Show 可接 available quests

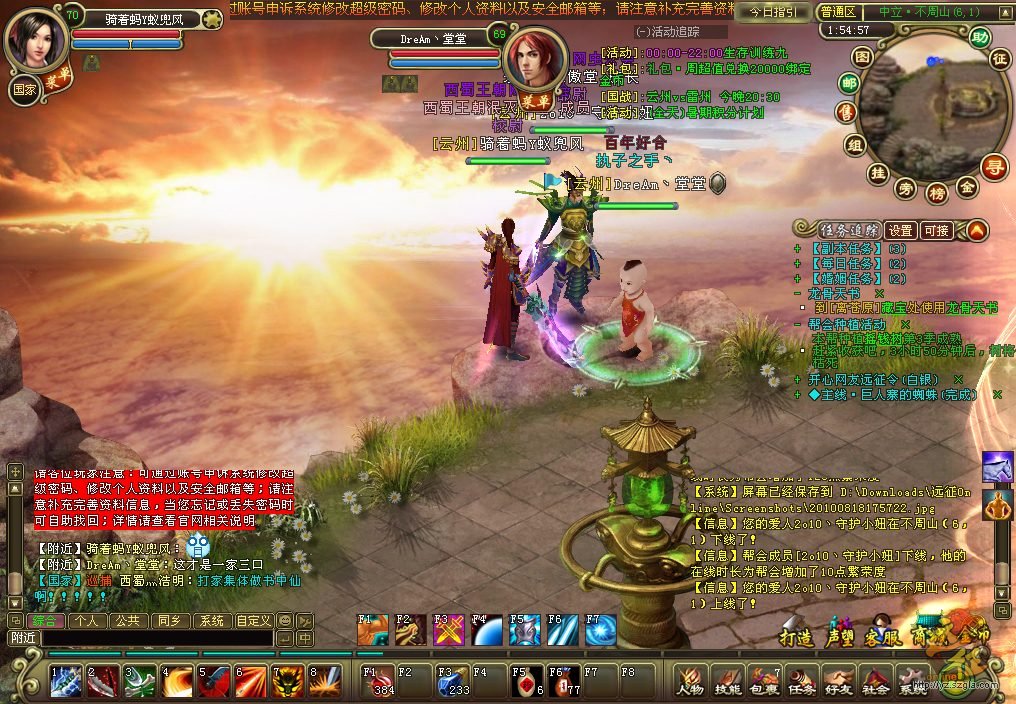[x=937, y=231]
